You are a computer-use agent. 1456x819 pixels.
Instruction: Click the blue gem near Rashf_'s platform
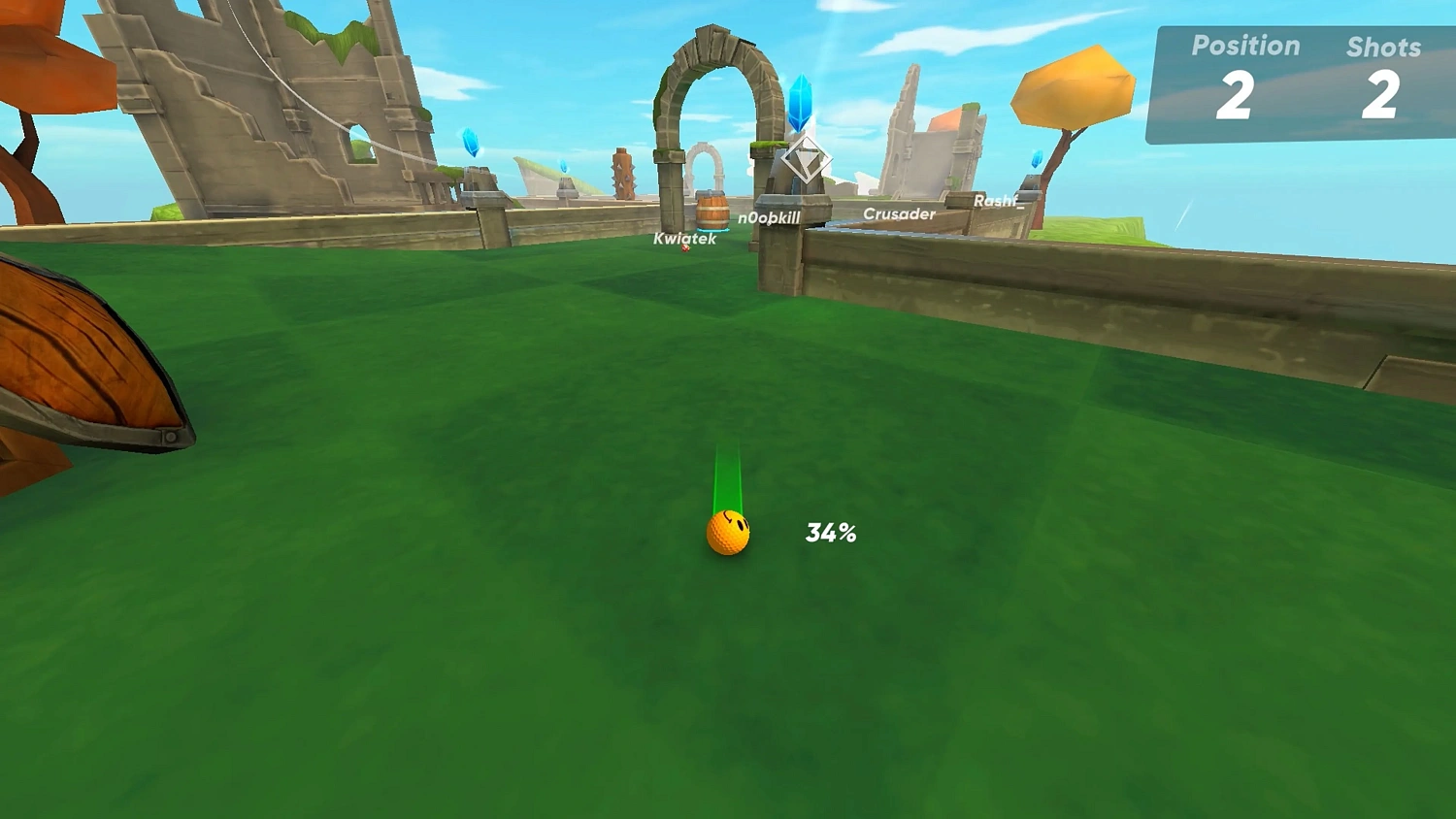click(x=1035, y=157)
